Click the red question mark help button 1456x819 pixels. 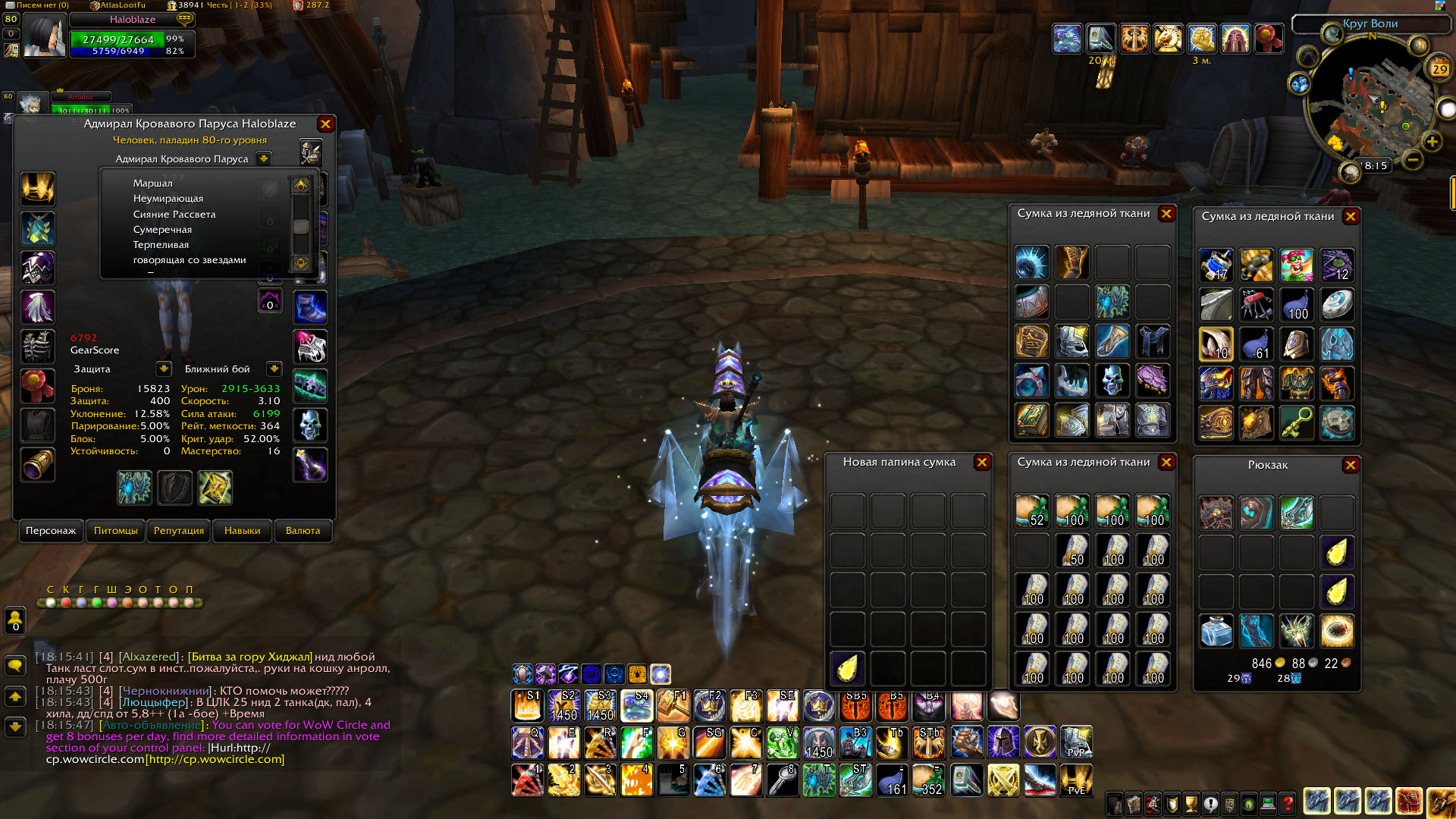(1288, 803)
